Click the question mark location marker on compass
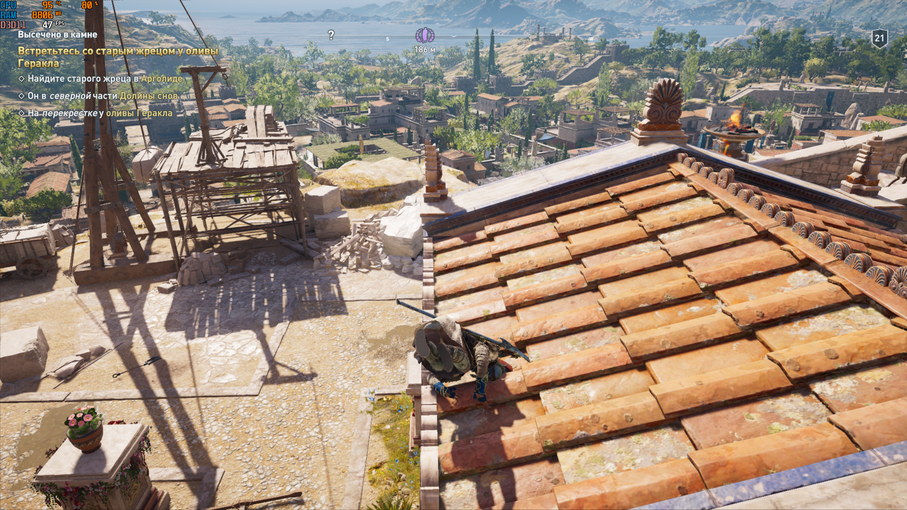The image size is (907, 510). [331, 35]
